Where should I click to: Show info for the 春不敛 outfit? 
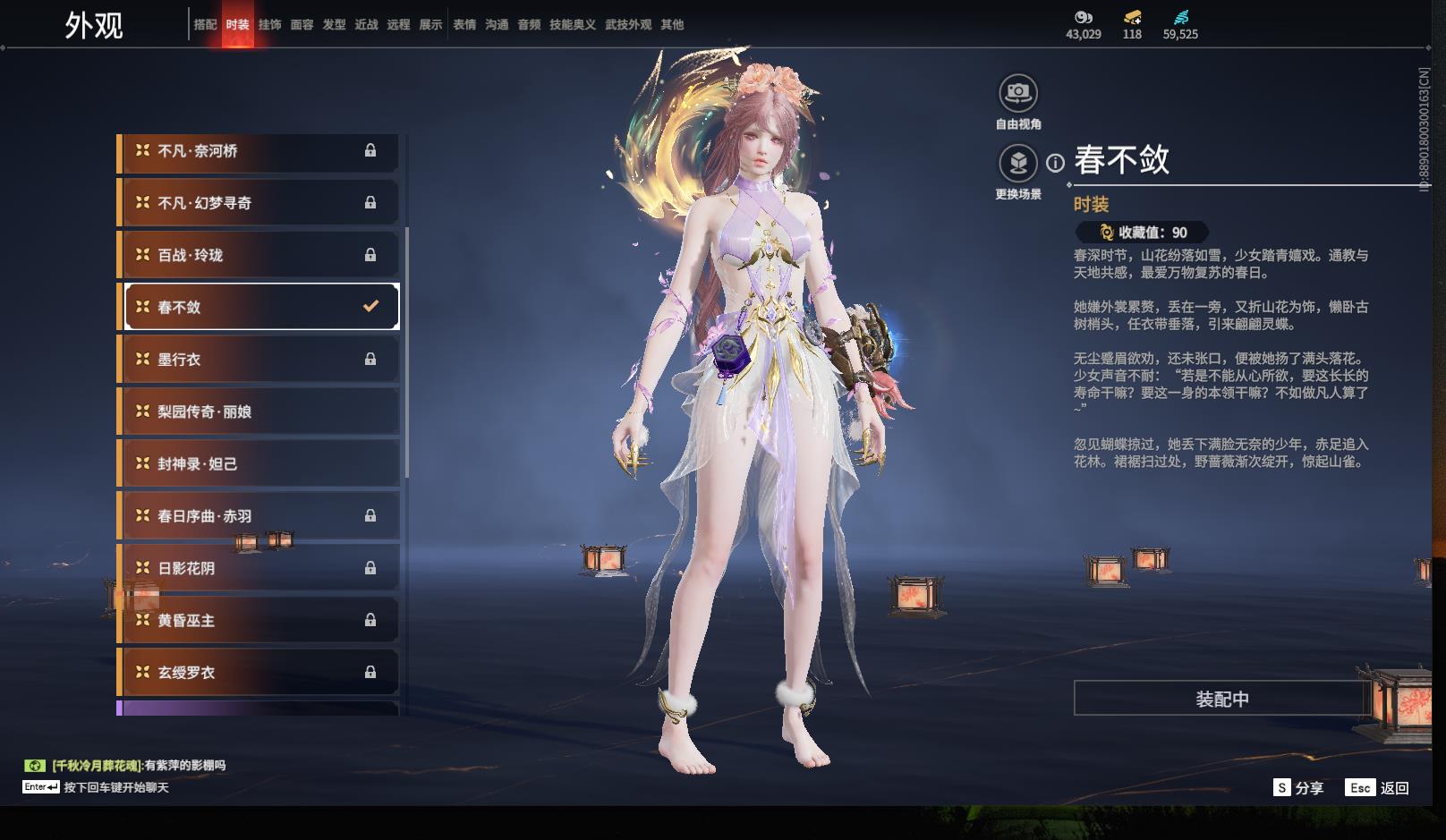pyautogui.click(x=1056, y=163)
